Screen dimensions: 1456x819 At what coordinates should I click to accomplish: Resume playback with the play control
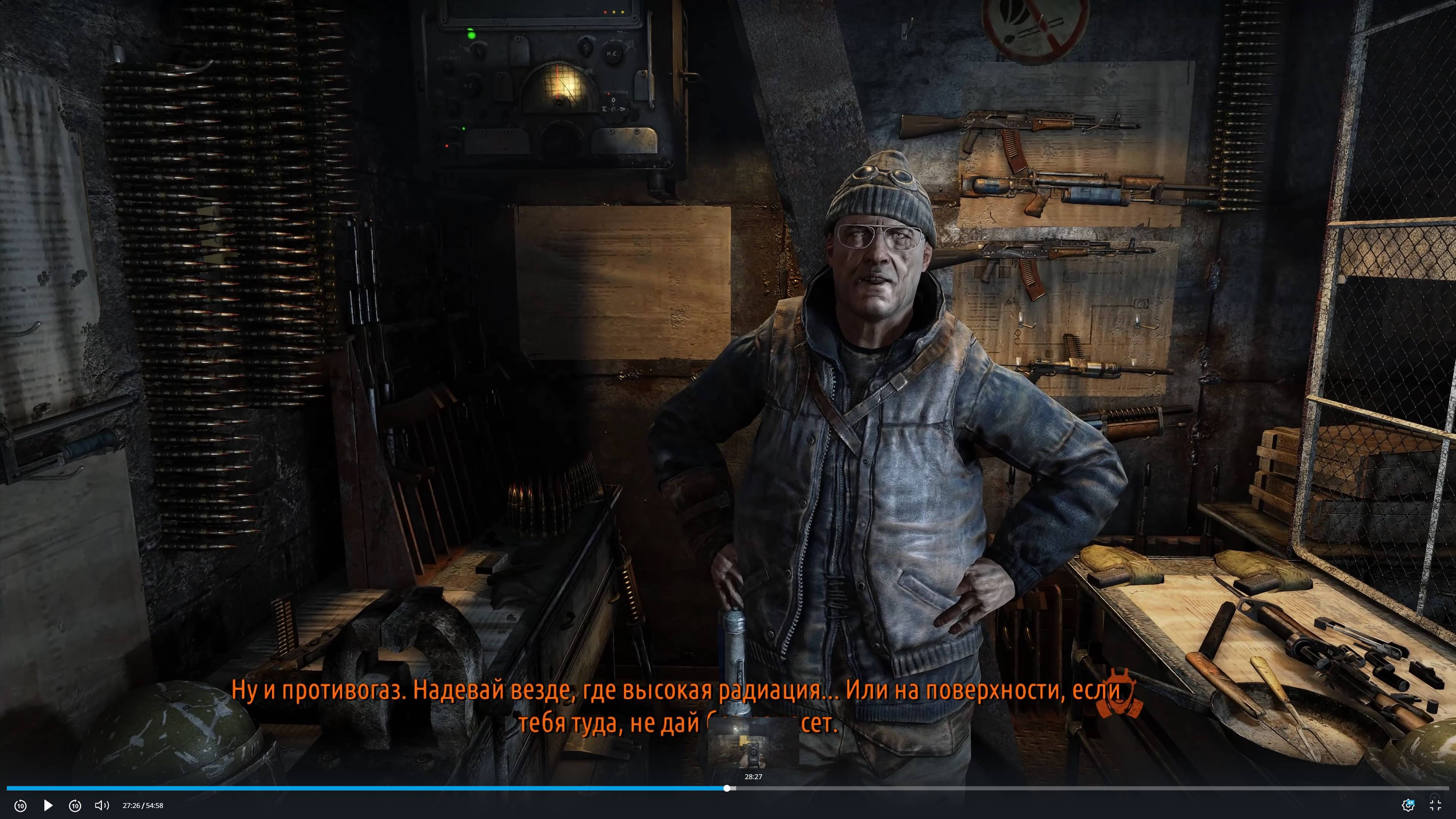48,805
